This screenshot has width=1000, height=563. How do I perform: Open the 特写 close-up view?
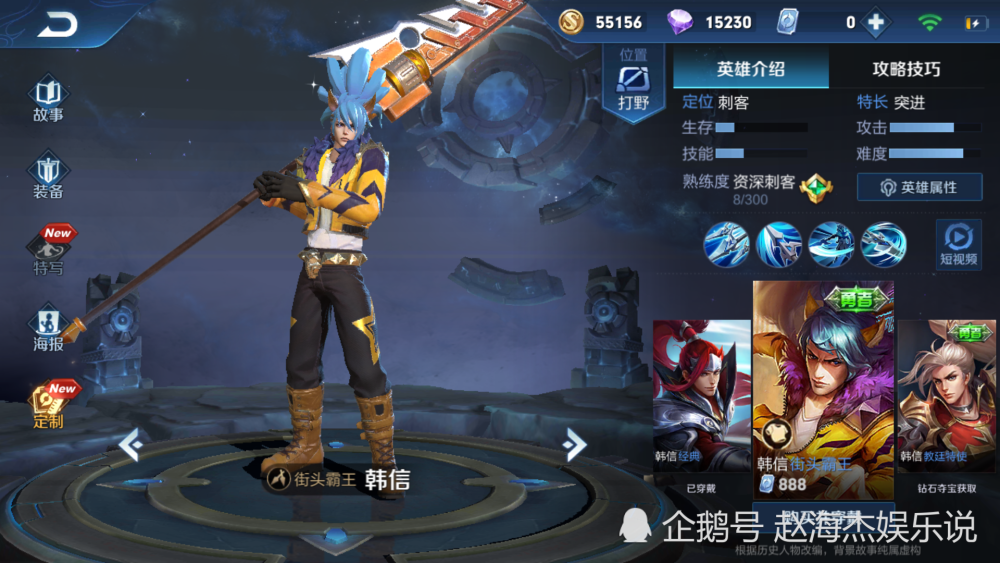click(x=50, y=252)
